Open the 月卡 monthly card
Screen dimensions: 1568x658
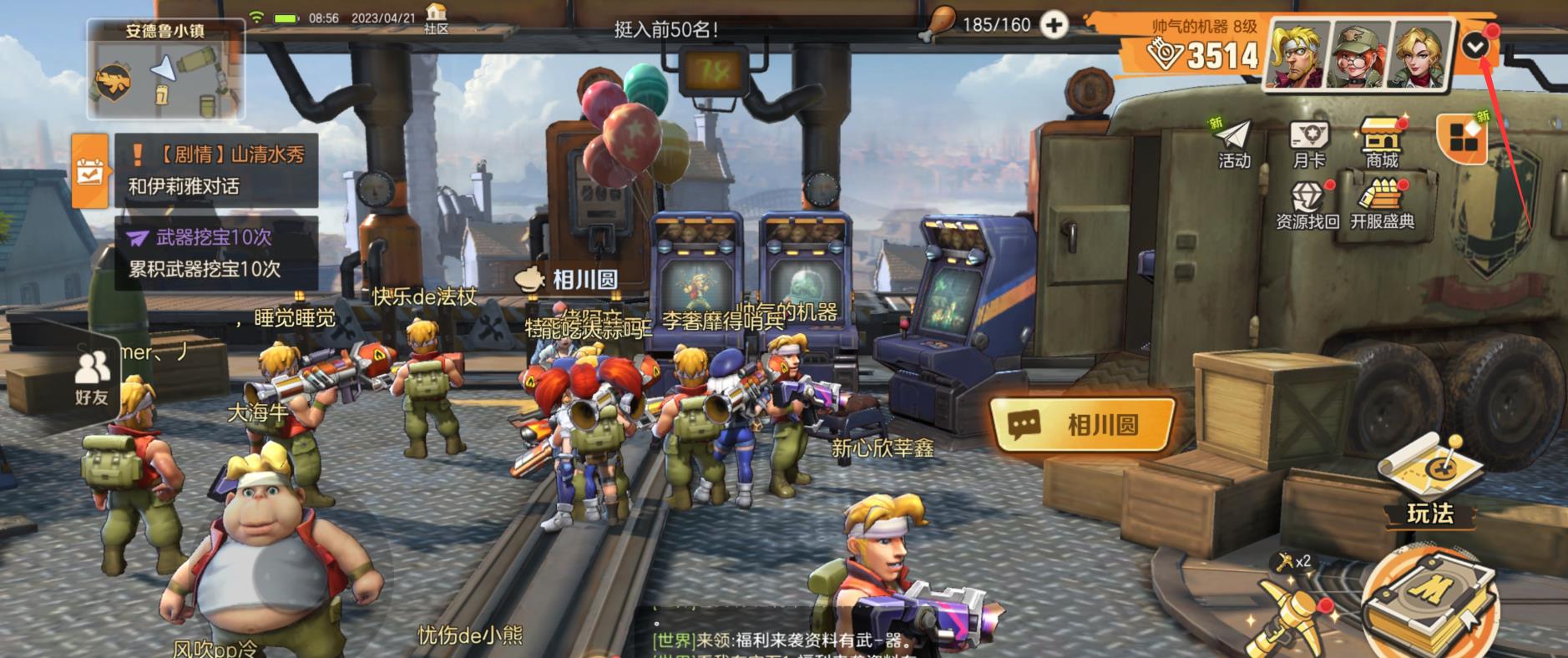[1308, 144]
